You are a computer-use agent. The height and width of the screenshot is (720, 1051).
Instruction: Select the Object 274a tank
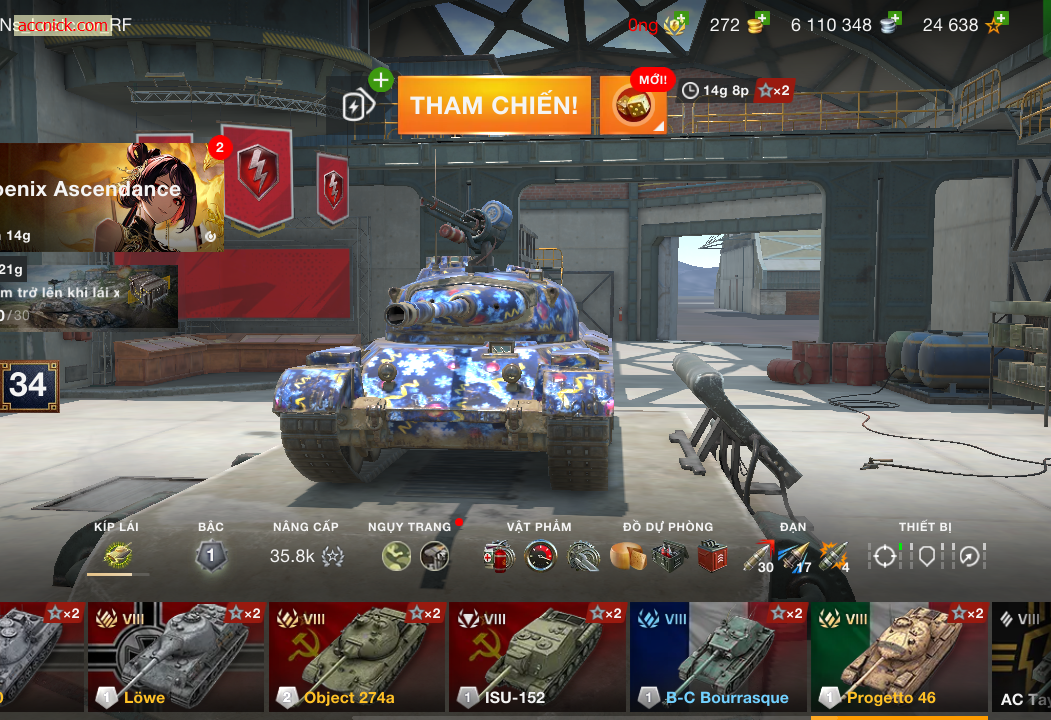click(357, 655)
